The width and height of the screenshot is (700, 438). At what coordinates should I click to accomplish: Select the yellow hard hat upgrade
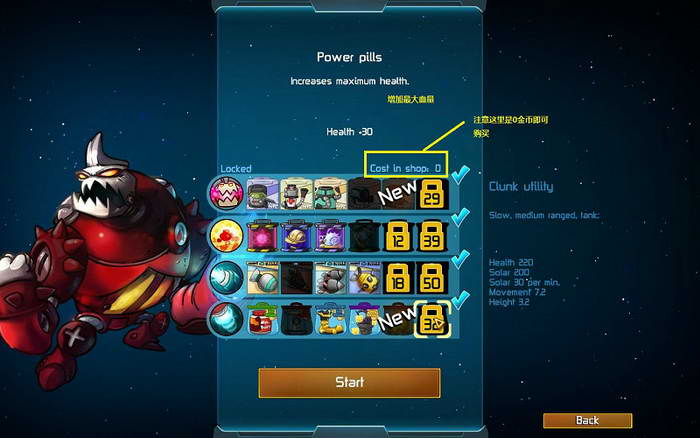click(x=296, y=235)
